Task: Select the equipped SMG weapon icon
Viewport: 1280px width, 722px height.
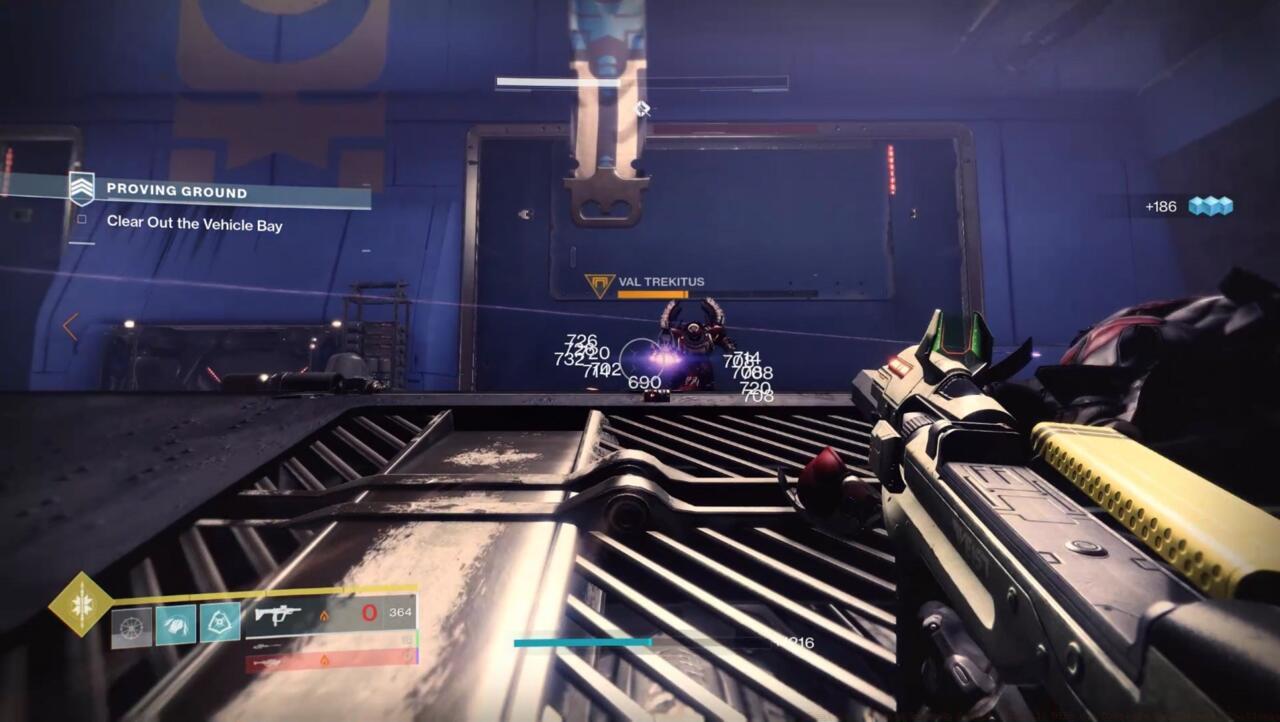Action: click(278, 612)
